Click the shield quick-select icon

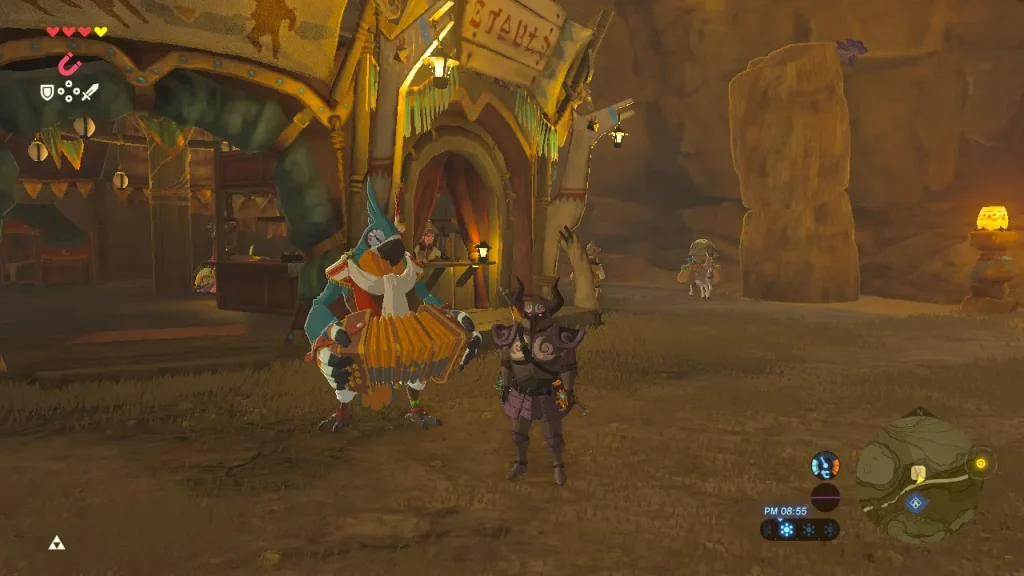pos(46,92)
